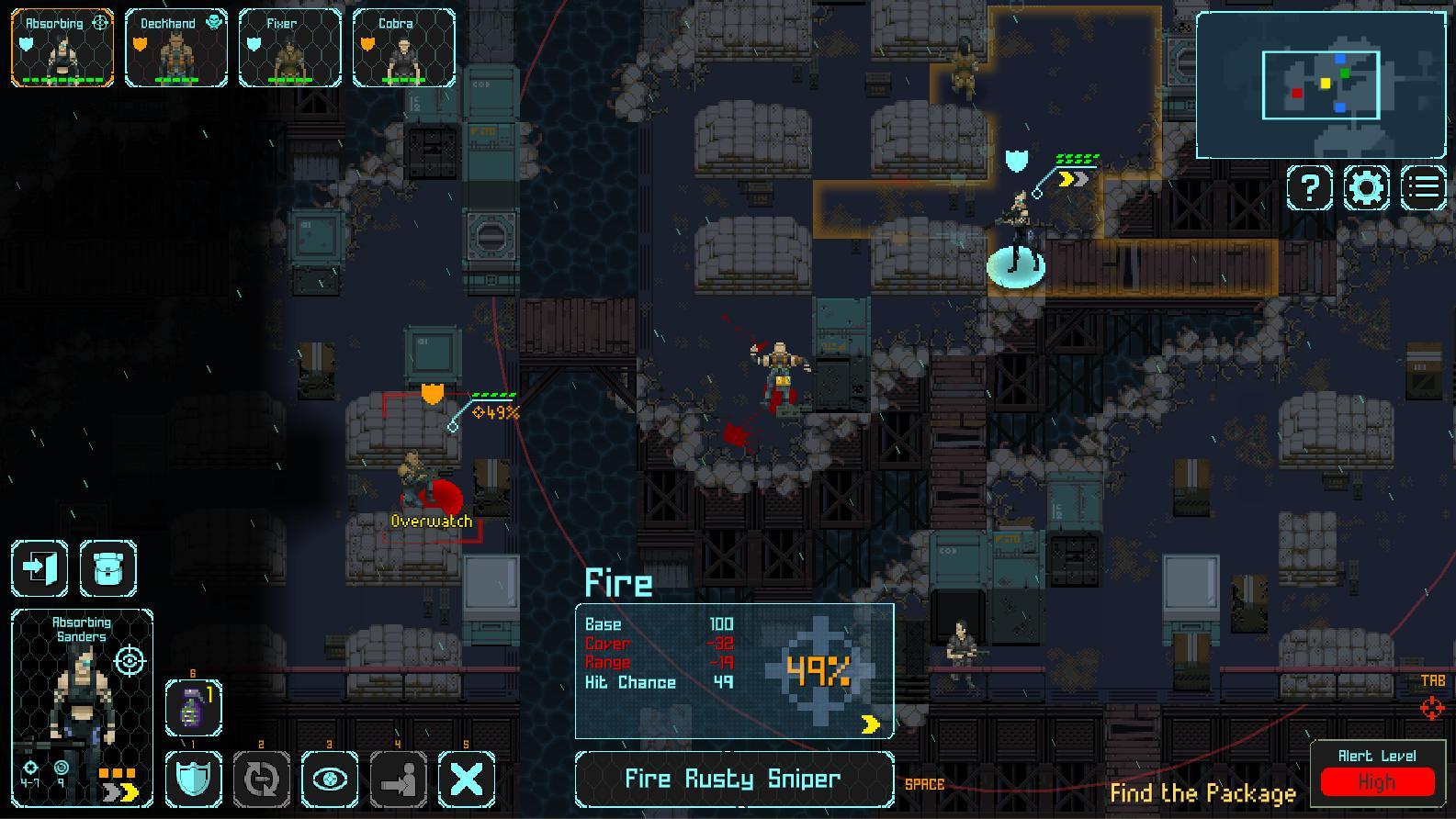Select the Cobra squad member tab

pos(404,48)
